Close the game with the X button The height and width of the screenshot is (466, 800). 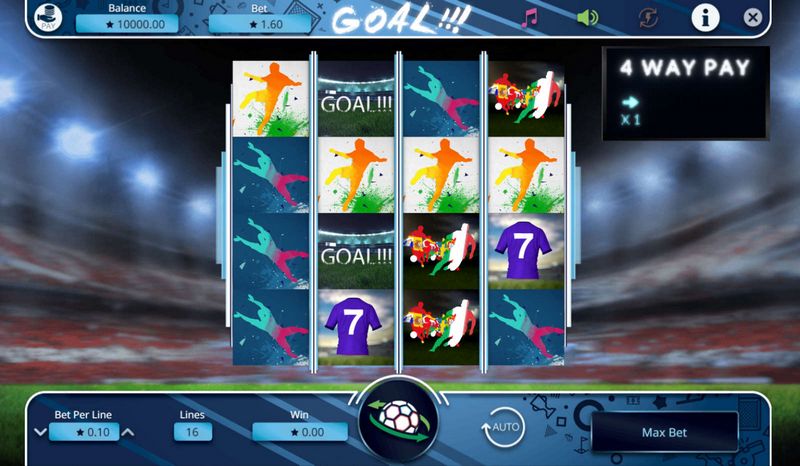point(753,17)
